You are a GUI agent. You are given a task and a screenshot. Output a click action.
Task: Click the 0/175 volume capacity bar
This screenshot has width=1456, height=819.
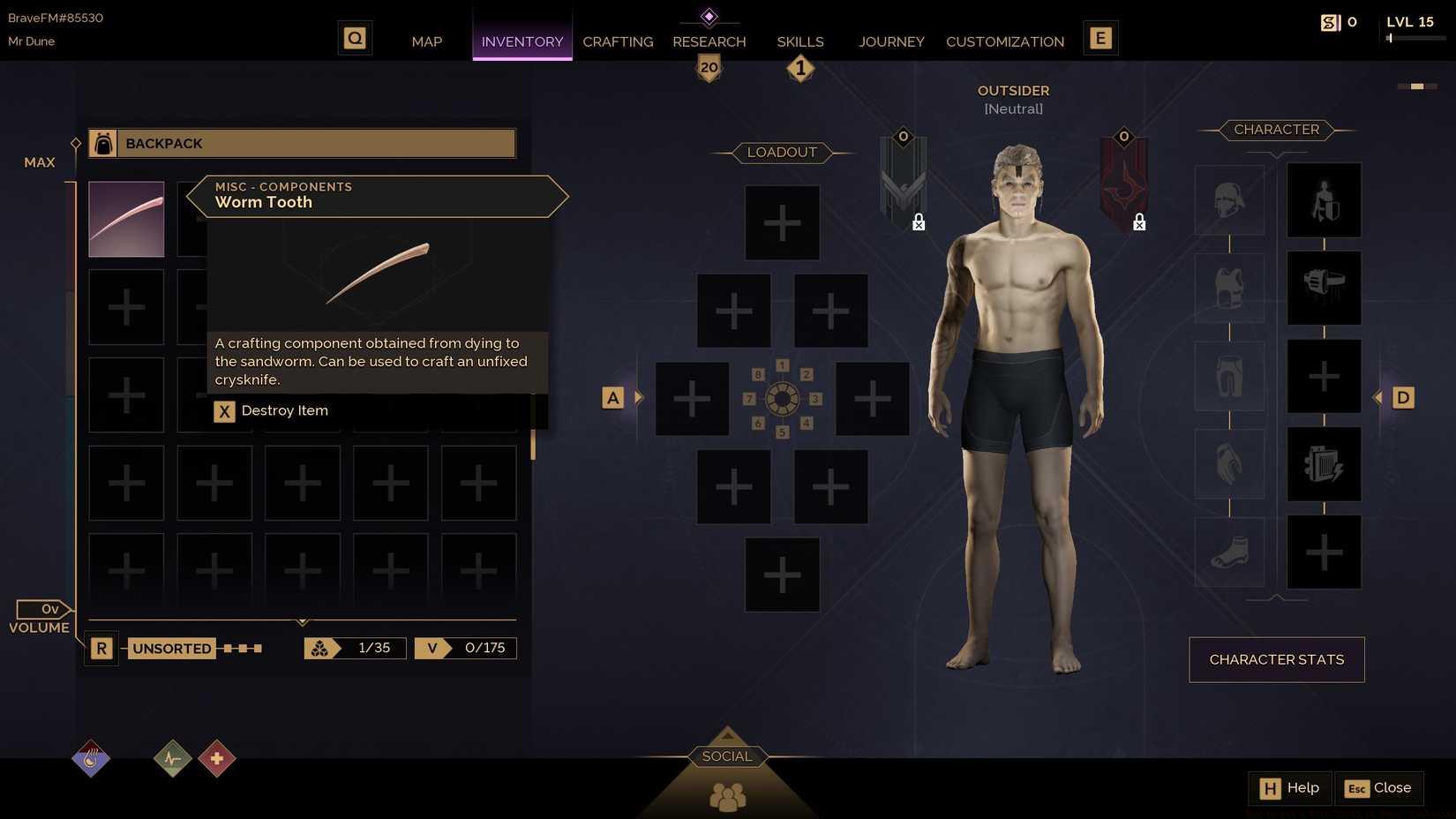pyautogui.click(x=466, y=648)
